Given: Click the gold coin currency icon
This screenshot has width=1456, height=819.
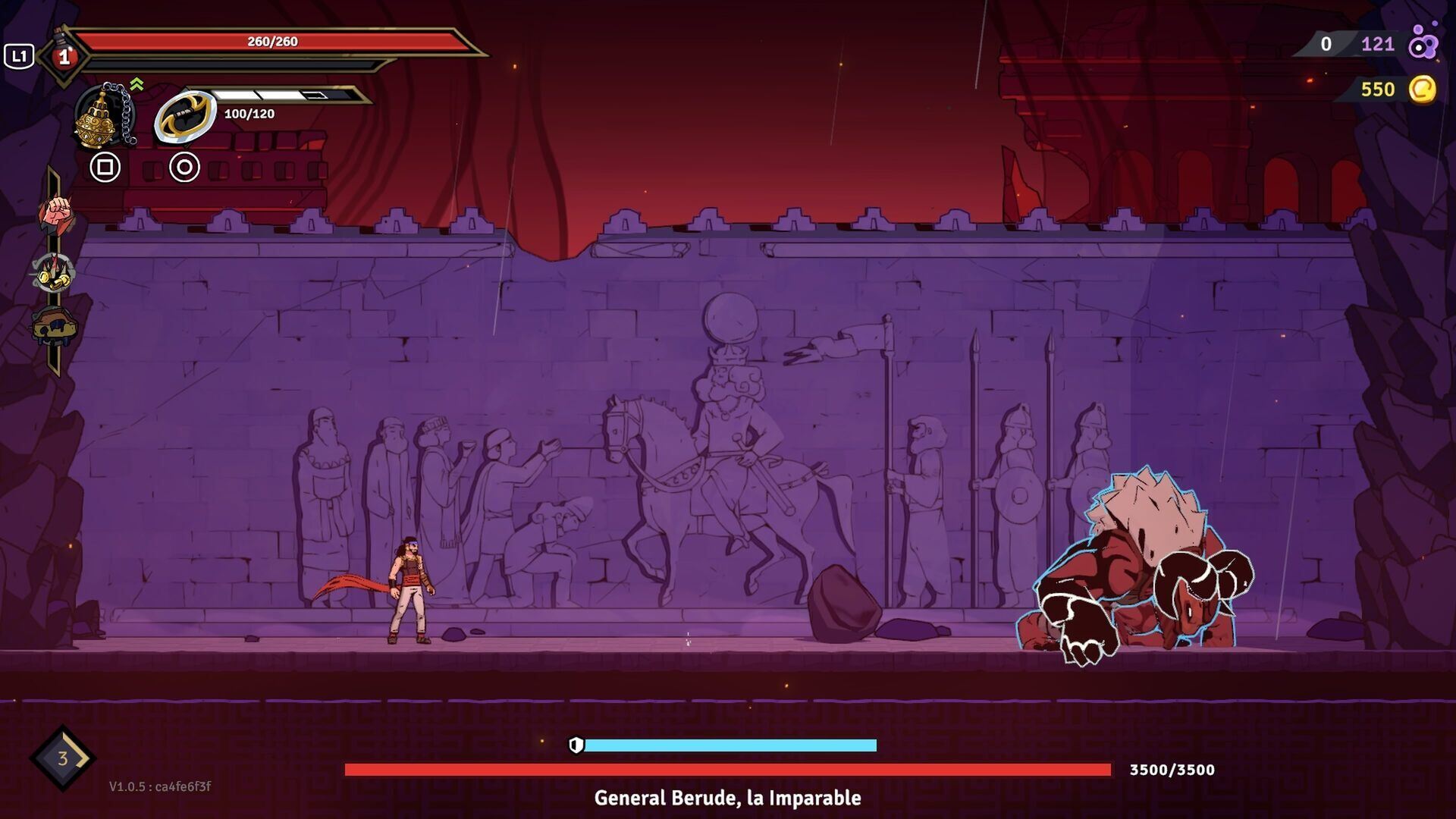Looking at the screenshot, I should (x=1423, y=89).
